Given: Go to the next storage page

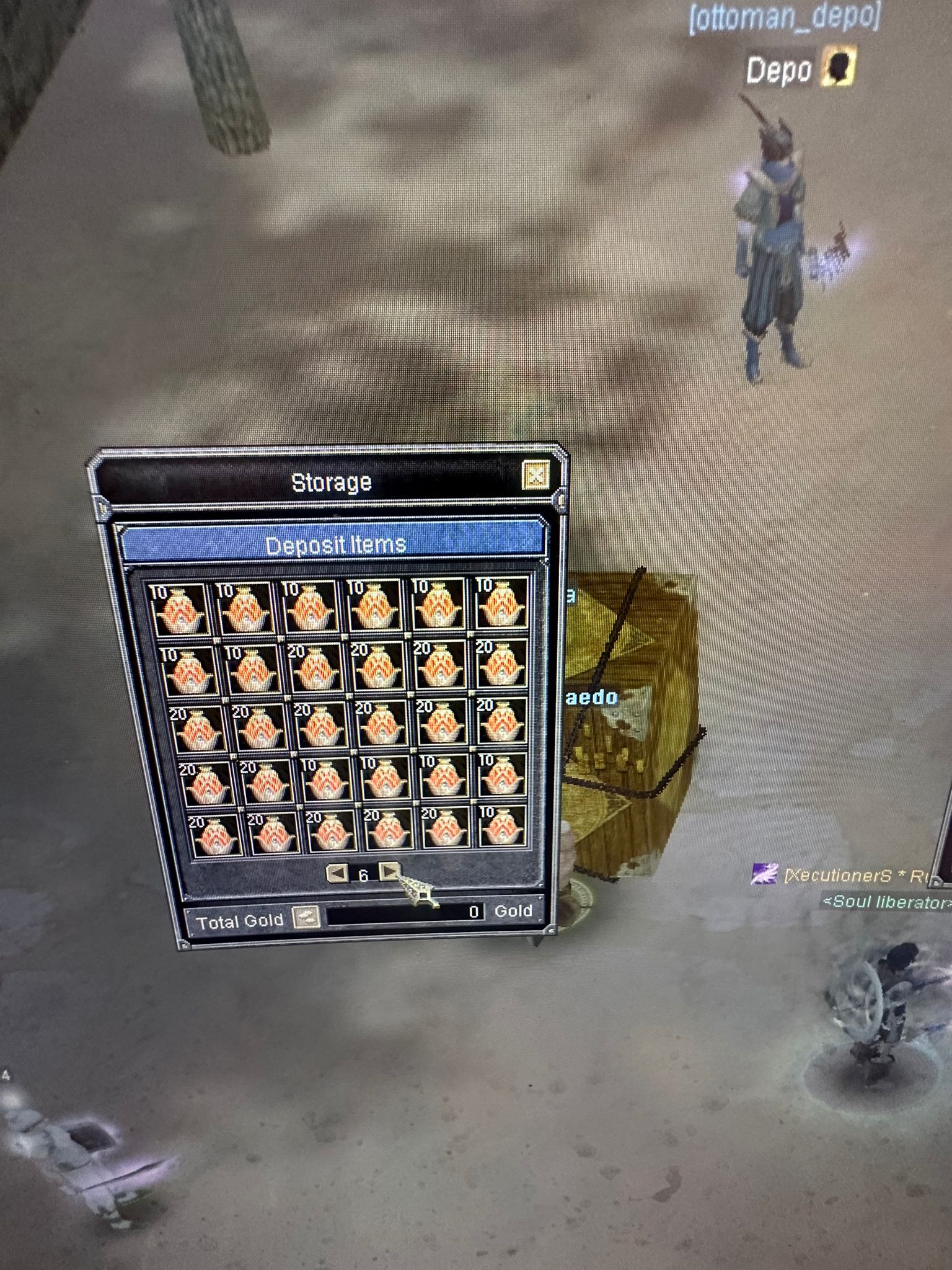Looking at the screenshot, I should tap(389, 871).
